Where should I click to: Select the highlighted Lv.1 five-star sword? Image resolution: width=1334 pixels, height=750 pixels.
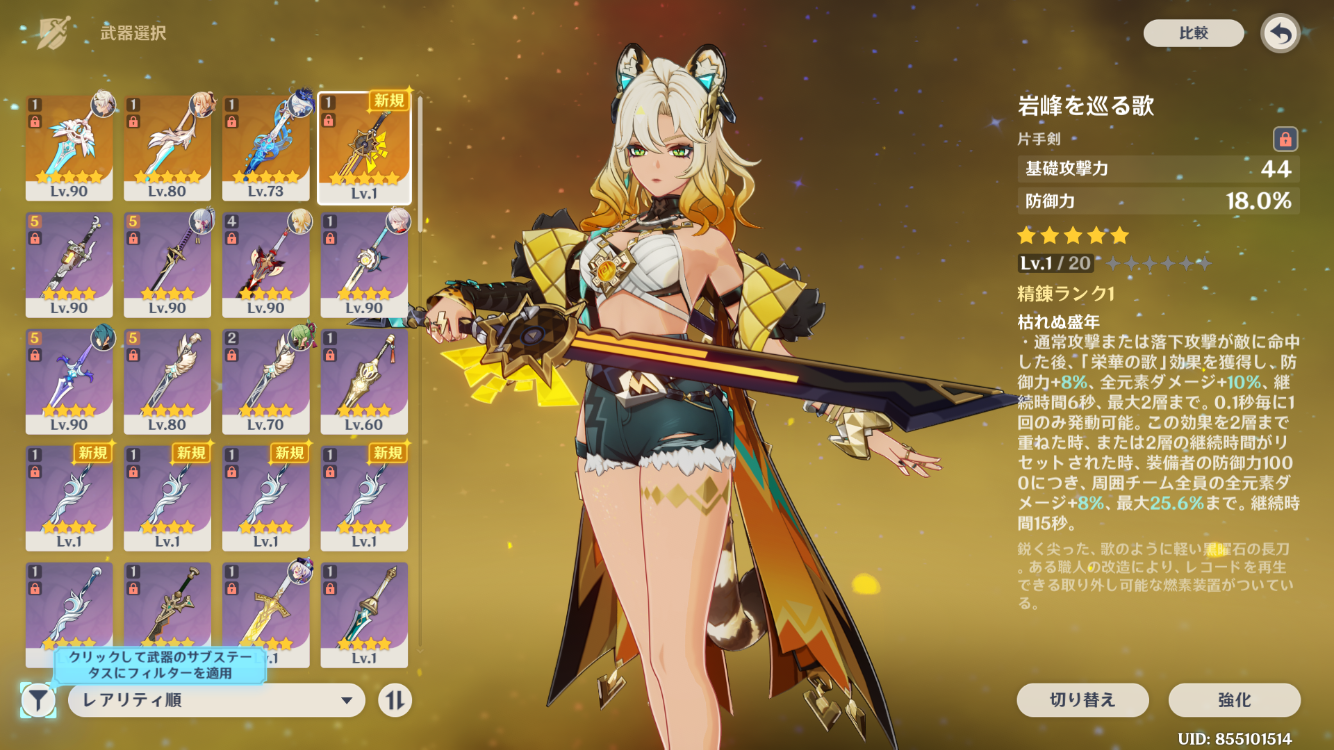pyautogui.click(x=364, y=147)
